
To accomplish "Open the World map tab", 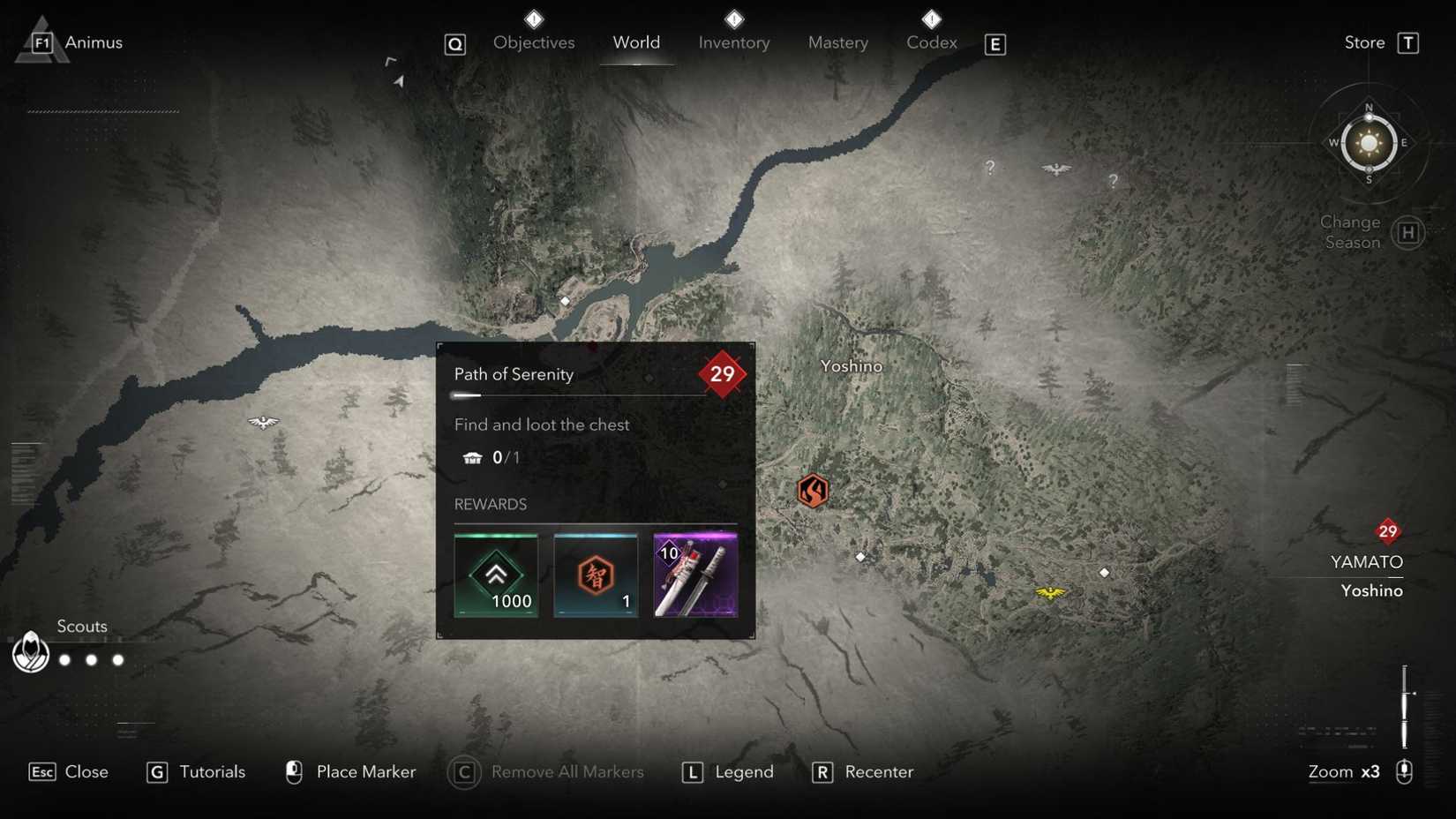I will point(636,42).
